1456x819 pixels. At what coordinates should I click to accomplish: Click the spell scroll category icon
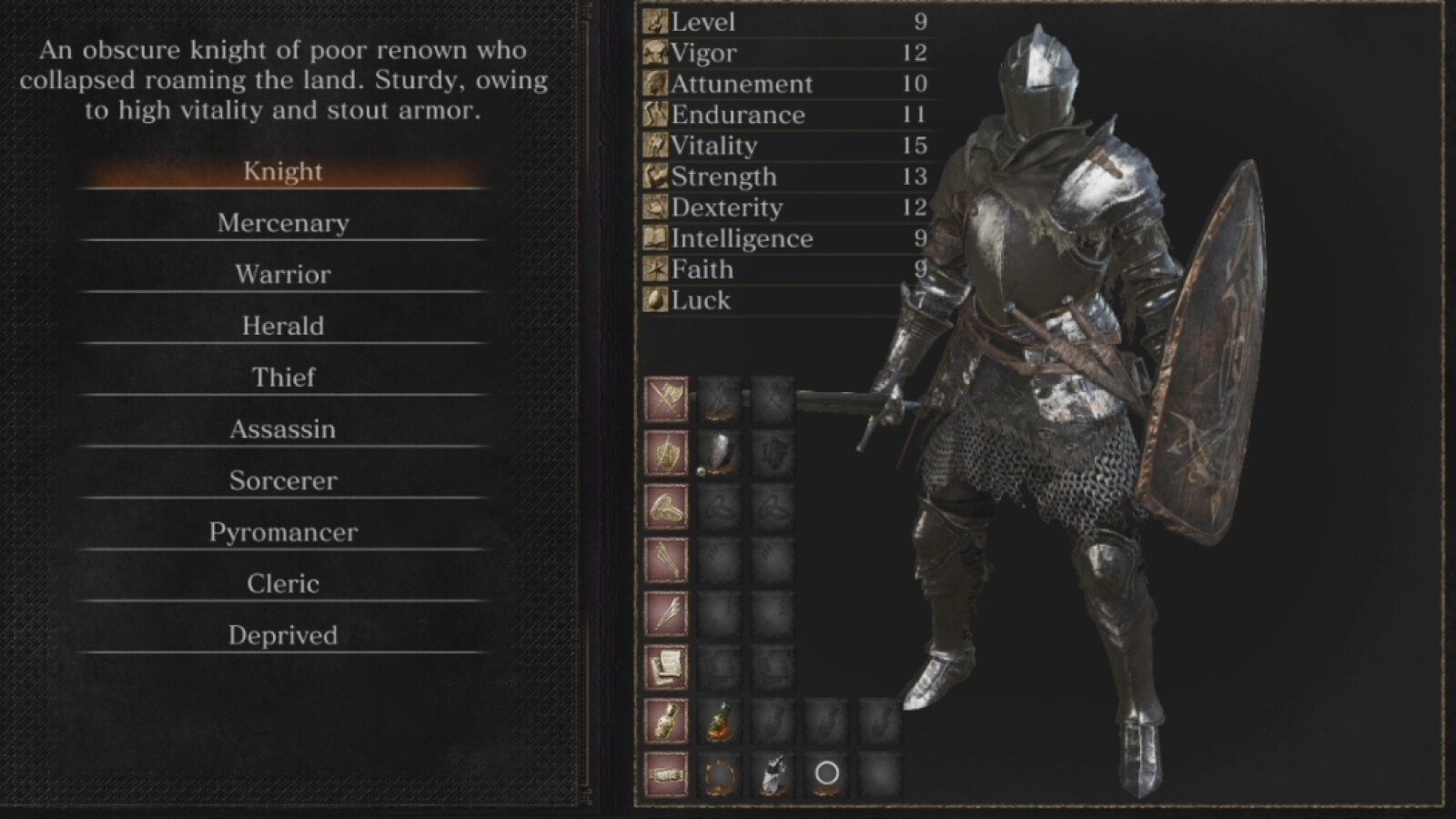click(x=666, y=668)
